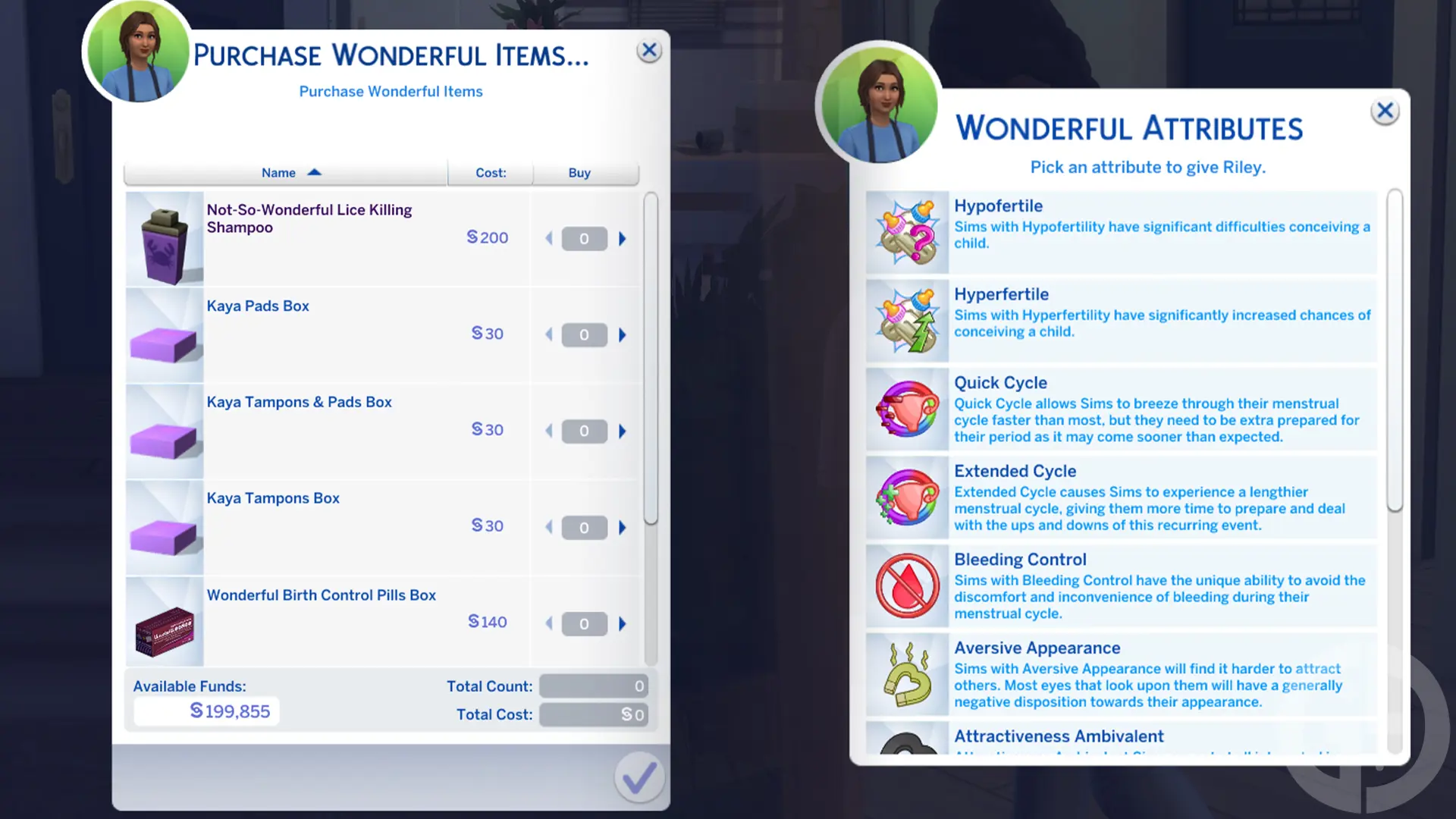Click the quantity input for Kaya Tampons & Pads Box
Image resolution: width=1456 pixels, height=819 pixels.
pos(584,431)
